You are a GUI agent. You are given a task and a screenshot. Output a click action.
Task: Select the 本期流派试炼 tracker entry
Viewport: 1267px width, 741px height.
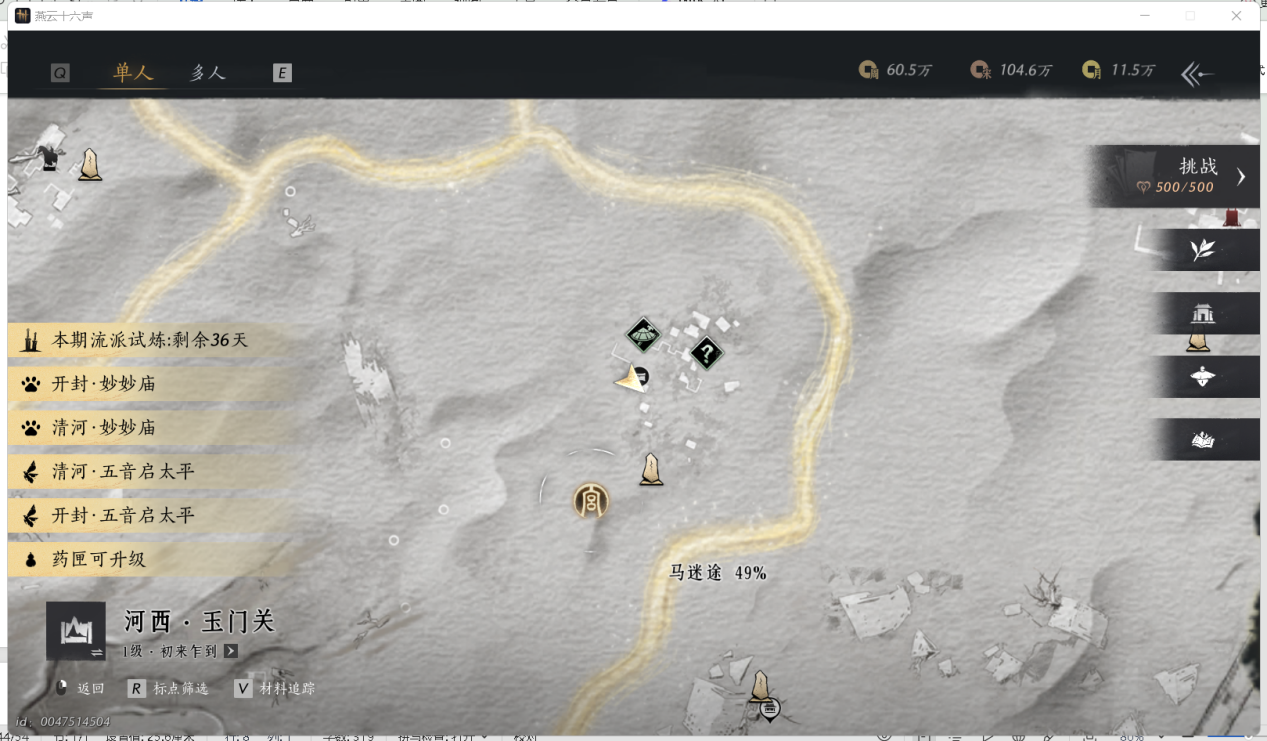pyautogui.click(x=150, y=340)
